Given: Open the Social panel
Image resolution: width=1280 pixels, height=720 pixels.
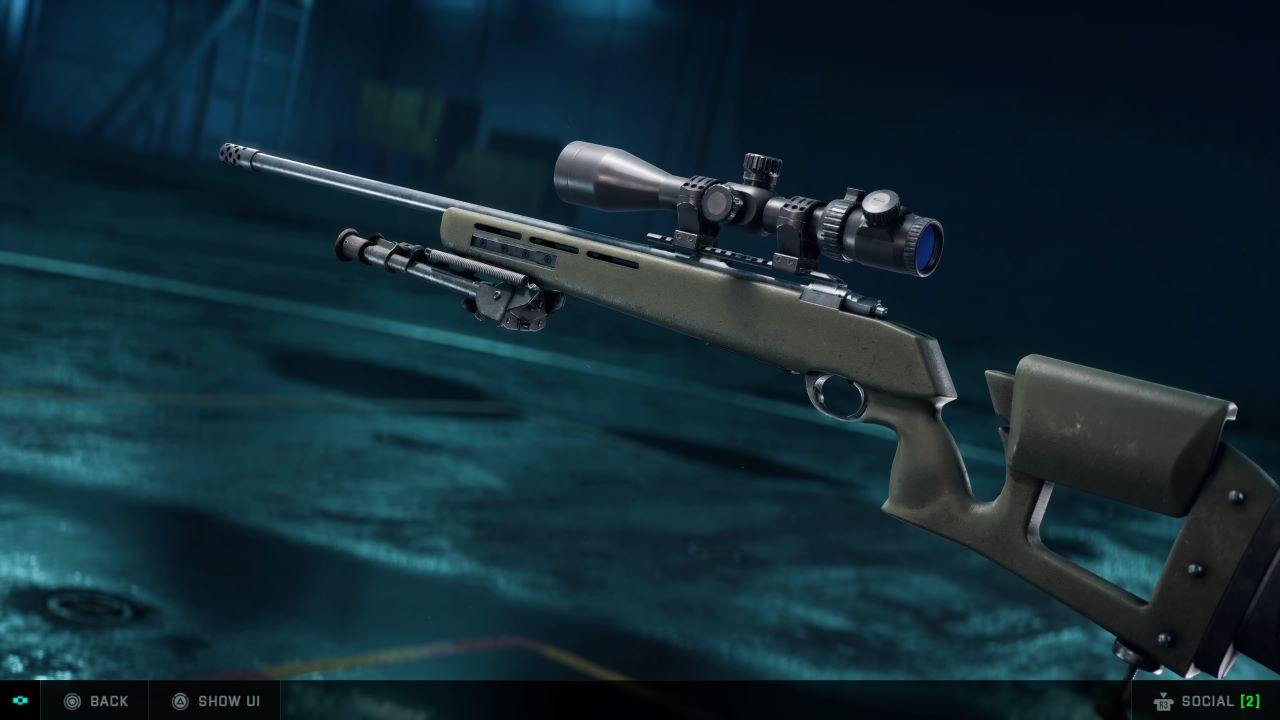Looking at the screenshot, I should click(1206, 701).
